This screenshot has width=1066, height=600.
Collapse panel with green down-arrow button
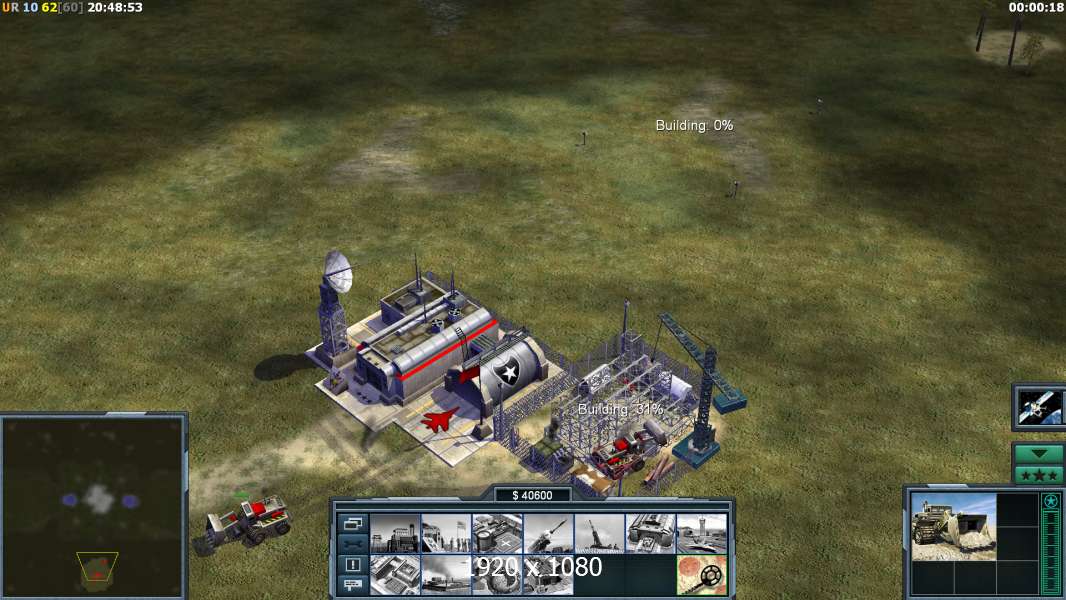click(1039, 454)
